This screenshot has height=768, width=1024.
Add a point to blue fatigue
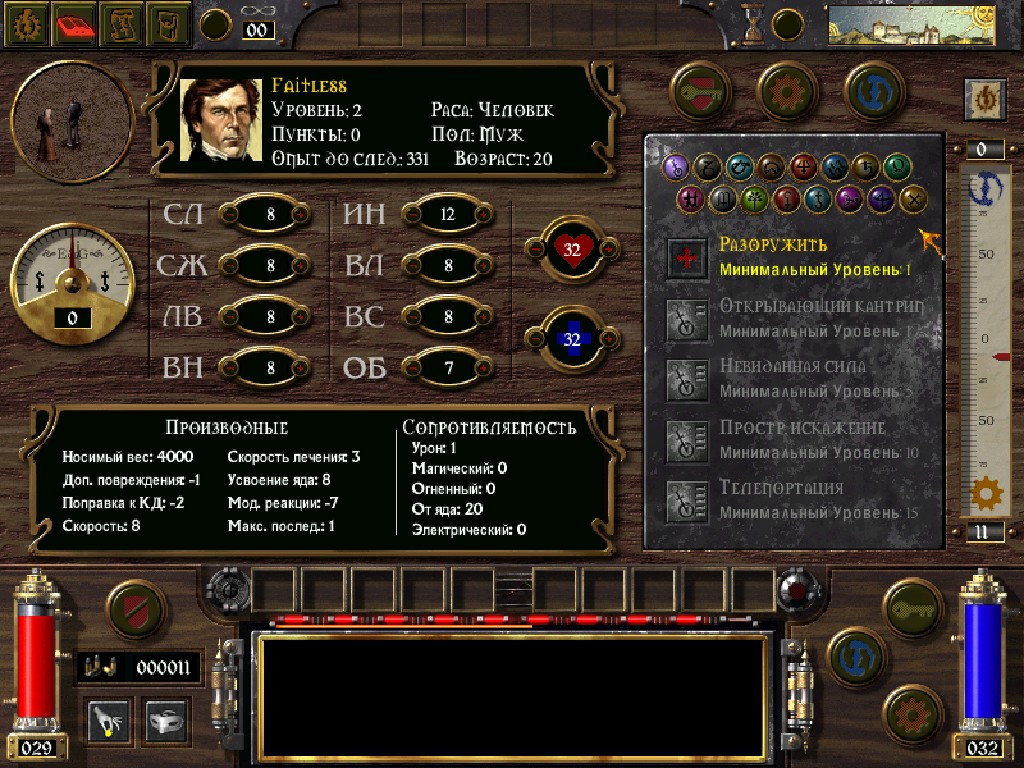[x=607, y=339]
